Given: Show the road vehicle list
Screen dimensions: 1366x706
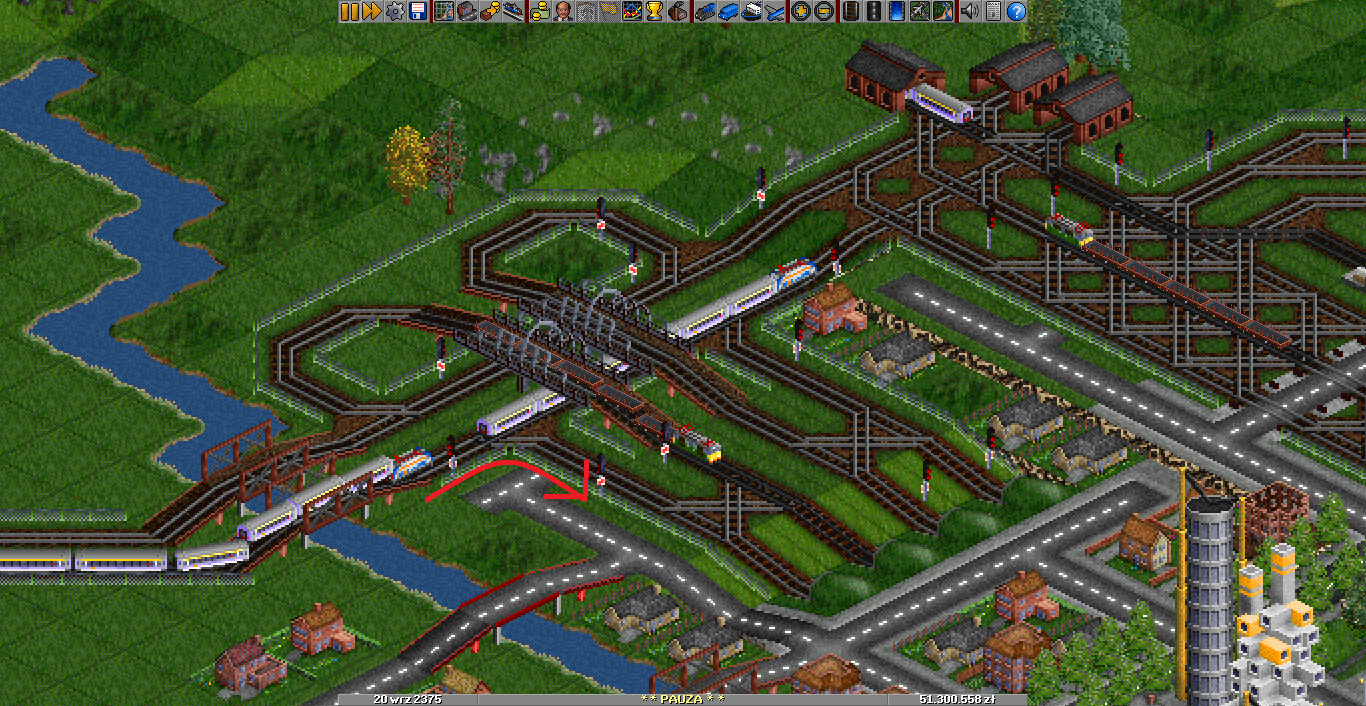Looking at the screenshot, I should click(727, 11).
